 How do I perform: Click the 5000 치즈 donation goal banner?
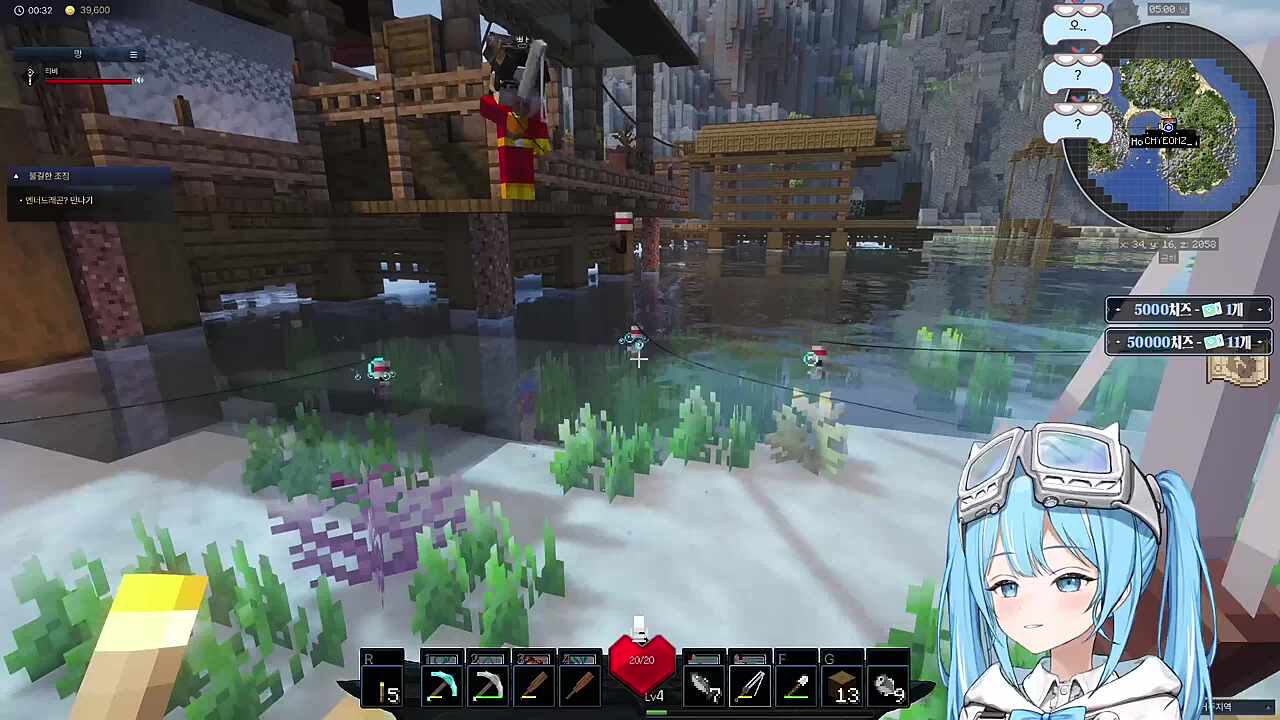tap(1188, 310)
